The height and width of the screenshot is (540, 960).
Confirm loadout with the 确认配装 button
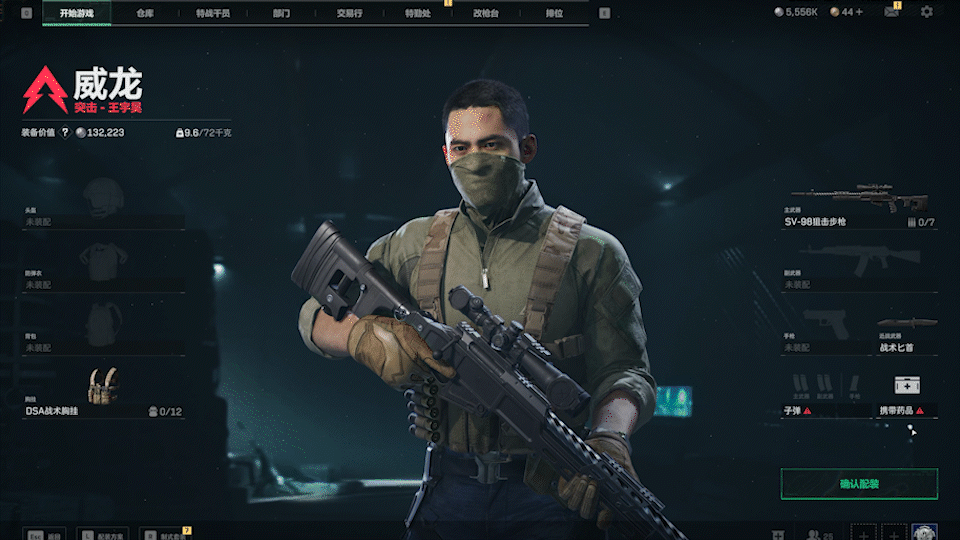[859, 484]
